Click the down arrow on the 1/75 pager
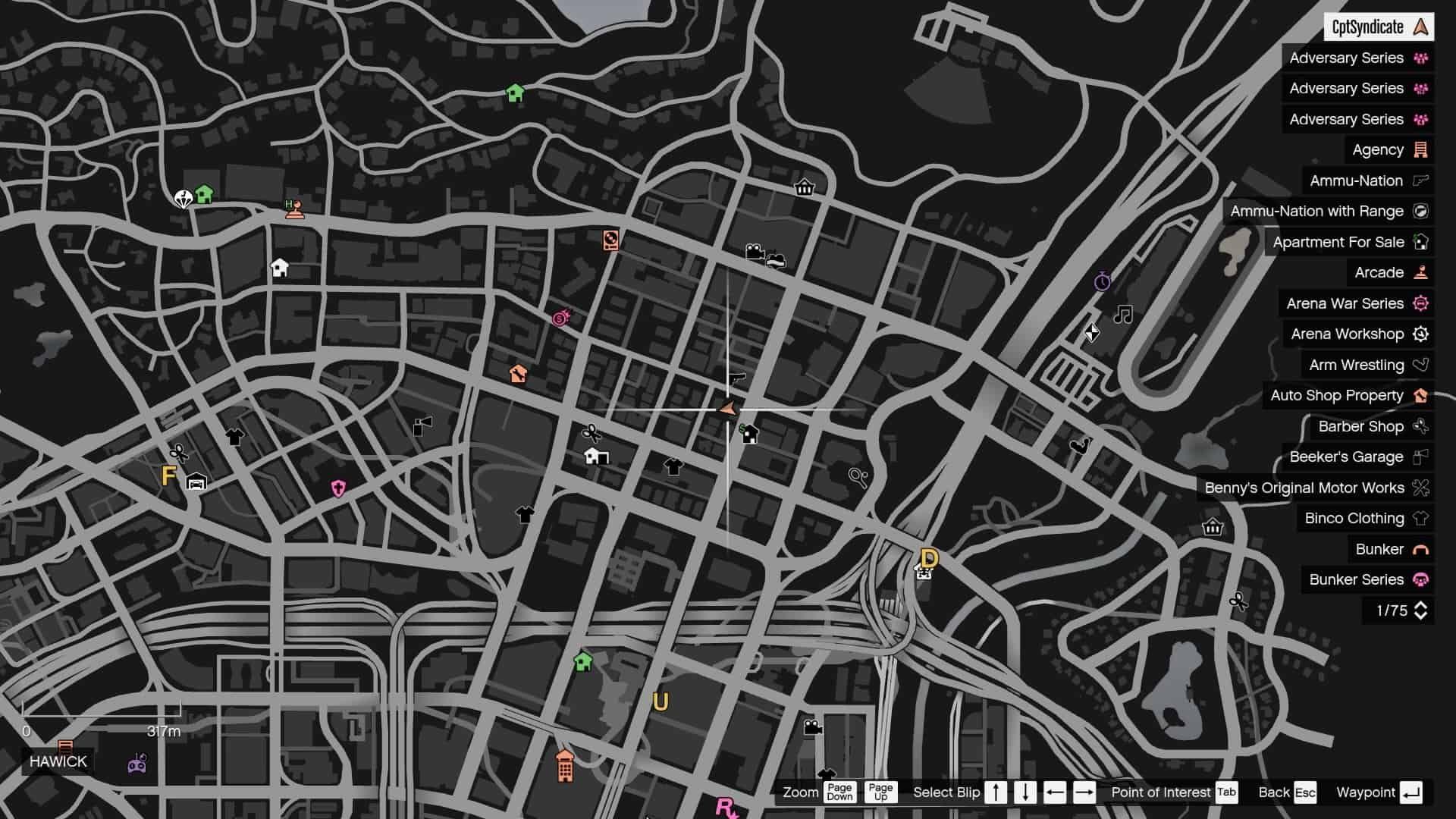The width and height of the screenshot is (1456, 819). [1420, 616]
